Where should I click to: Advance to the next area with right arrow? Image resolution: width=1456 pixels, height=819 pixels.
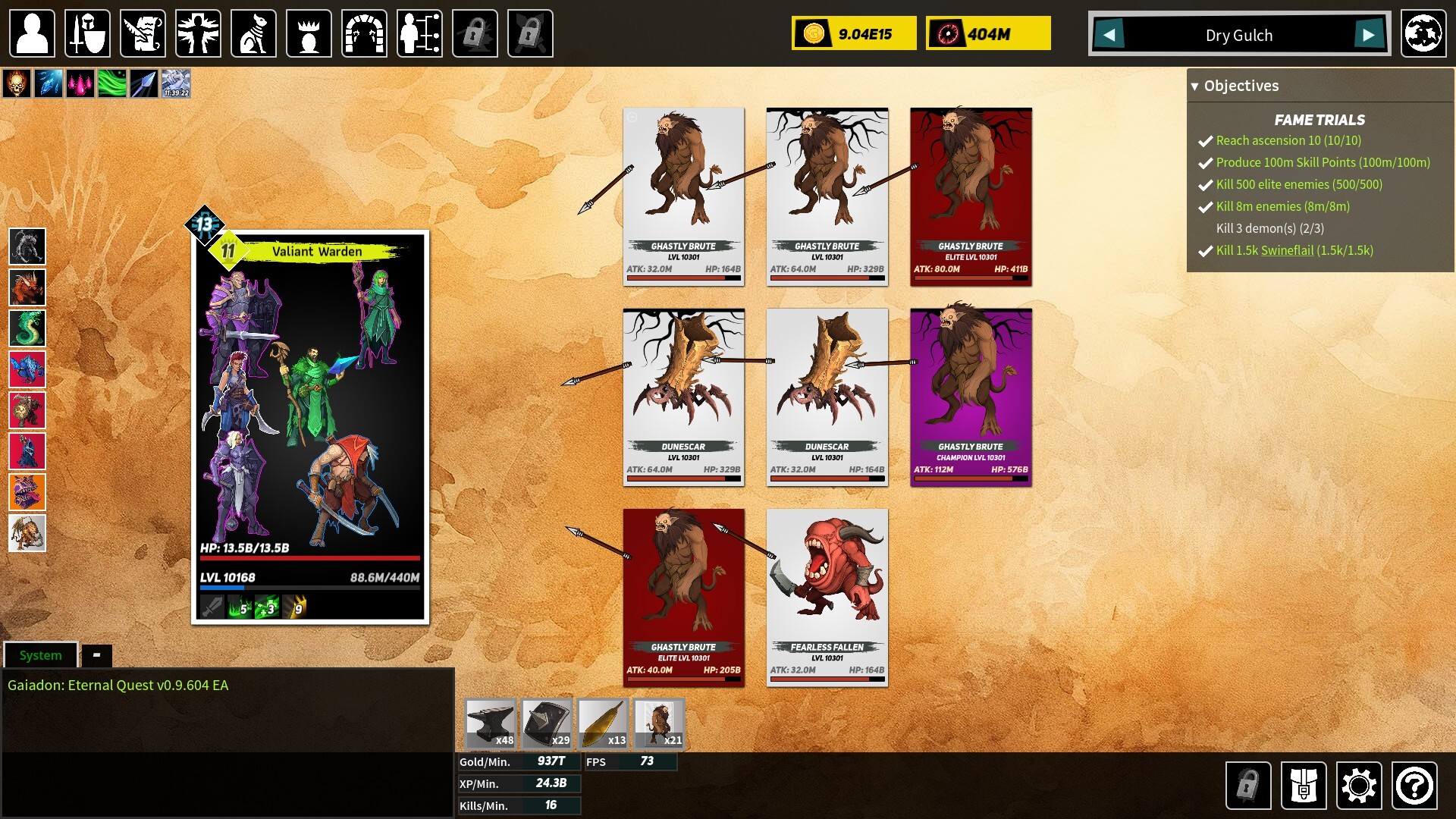[1368, 35]
